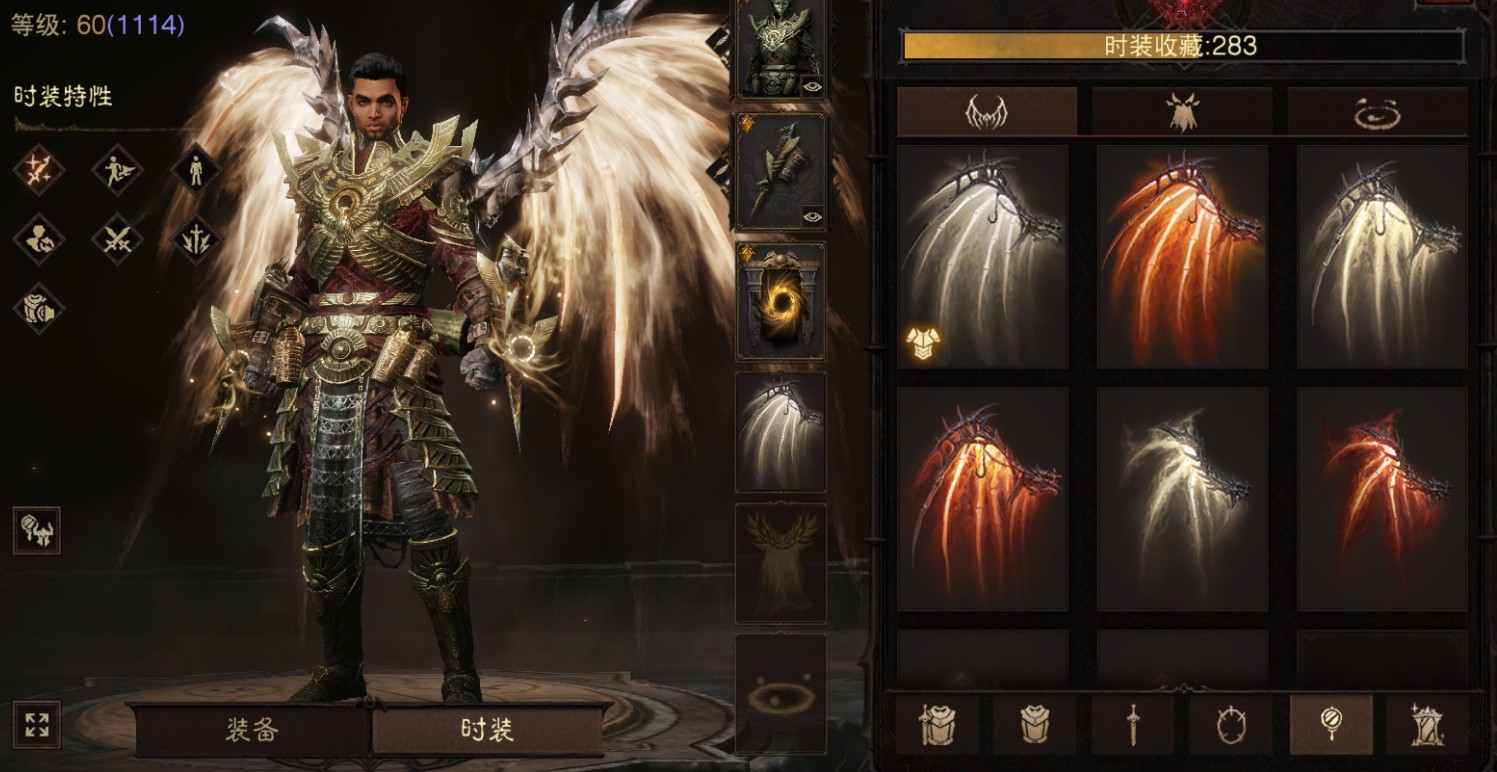Click the lightning sword trait icon
Viewport: 1497px width, 772px height.
[196, 239]
